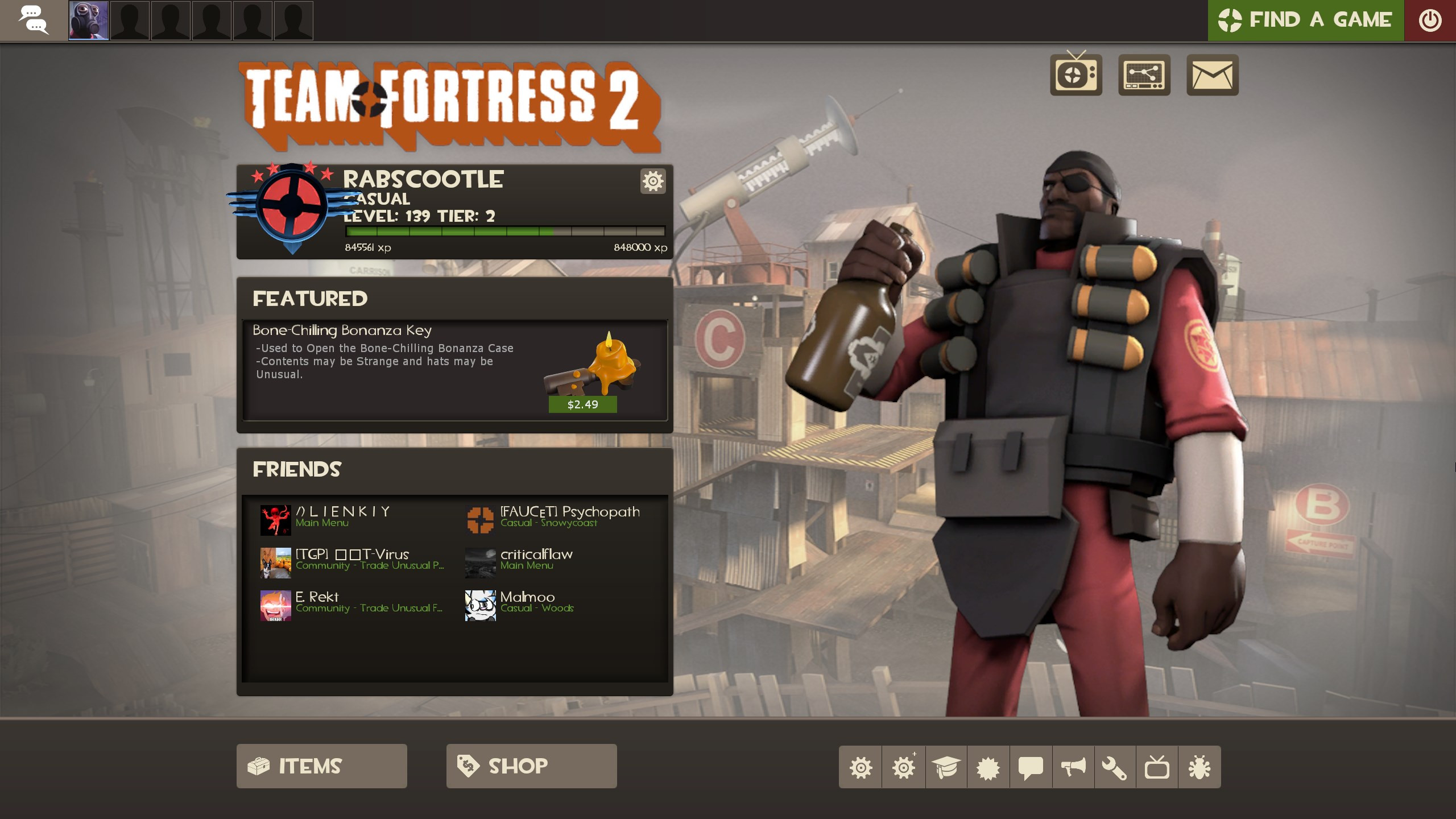Quit the game using the power button
Image resolution: width=1456 pixels, height=819 pixels.
point(1431,20)
